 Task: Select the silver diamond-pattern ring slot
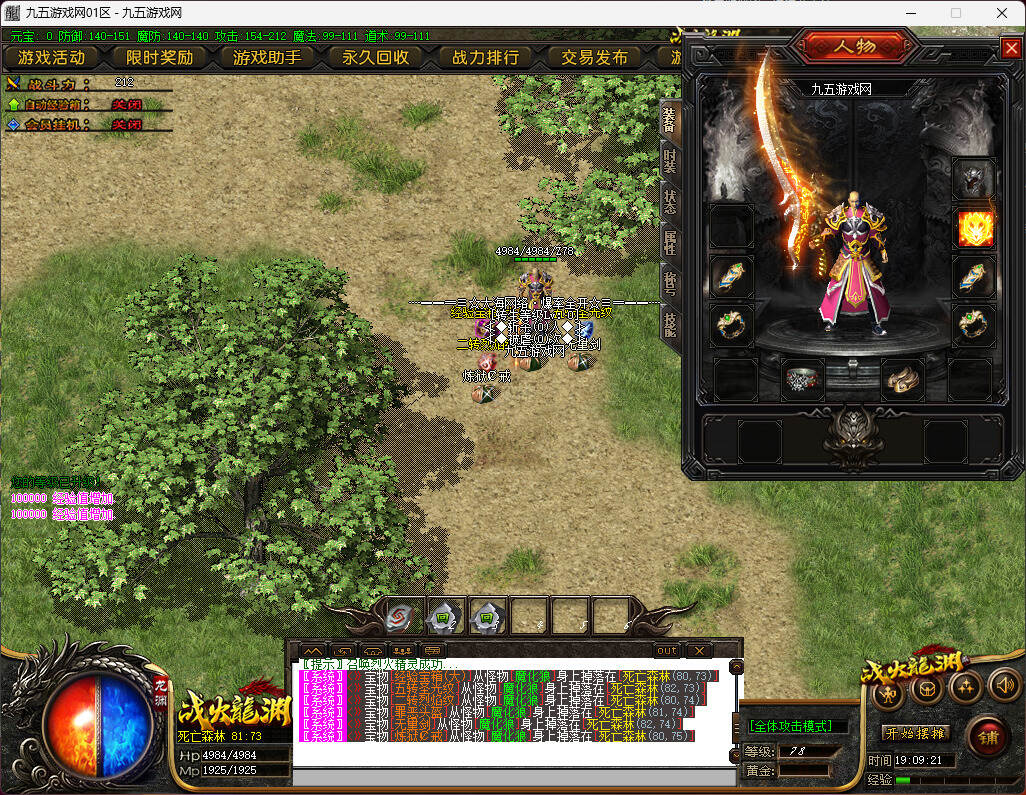click(x=801, y=379)
